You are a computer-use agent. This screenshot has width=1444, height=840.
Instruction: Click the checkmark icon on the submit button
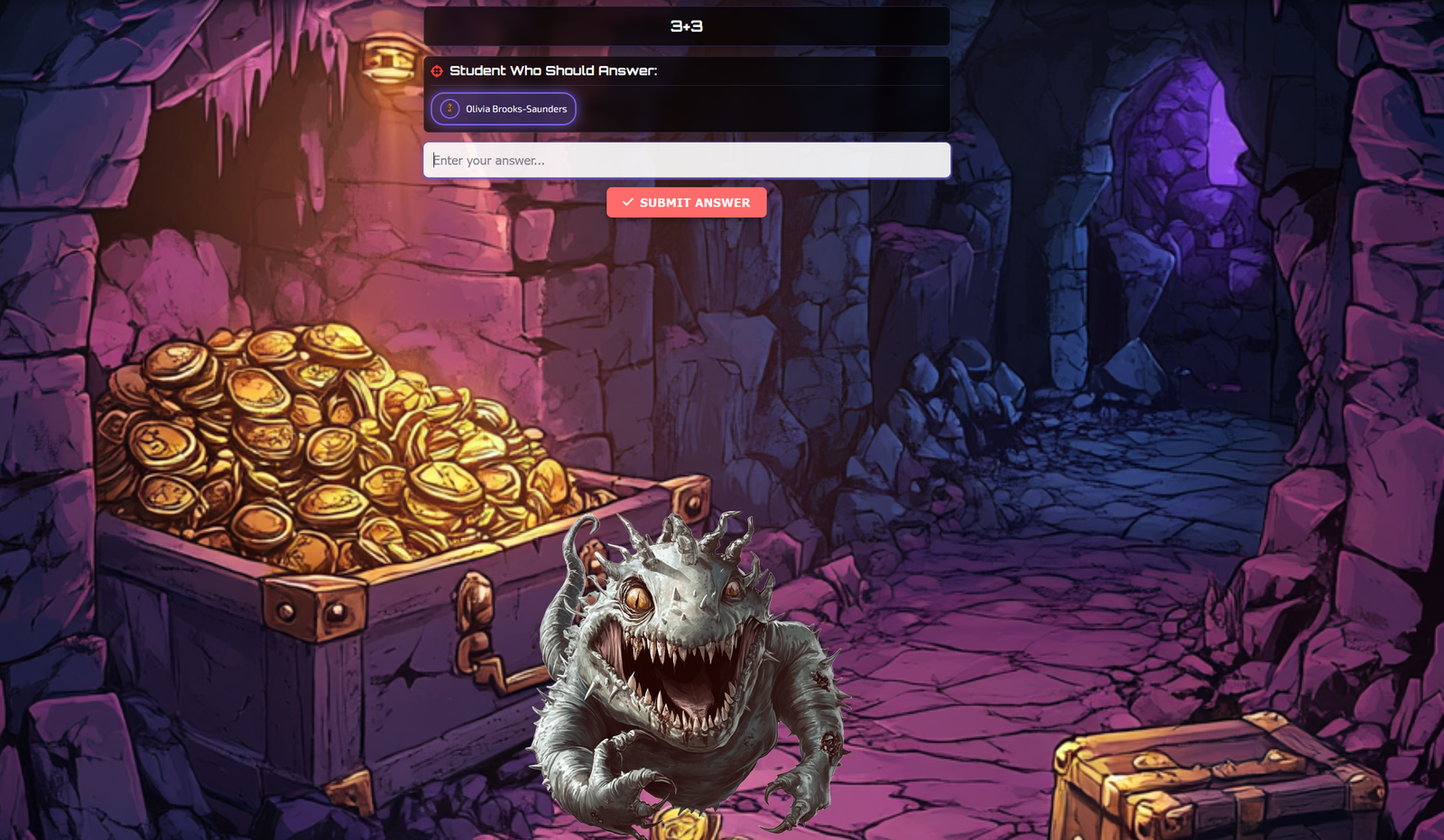626,202
